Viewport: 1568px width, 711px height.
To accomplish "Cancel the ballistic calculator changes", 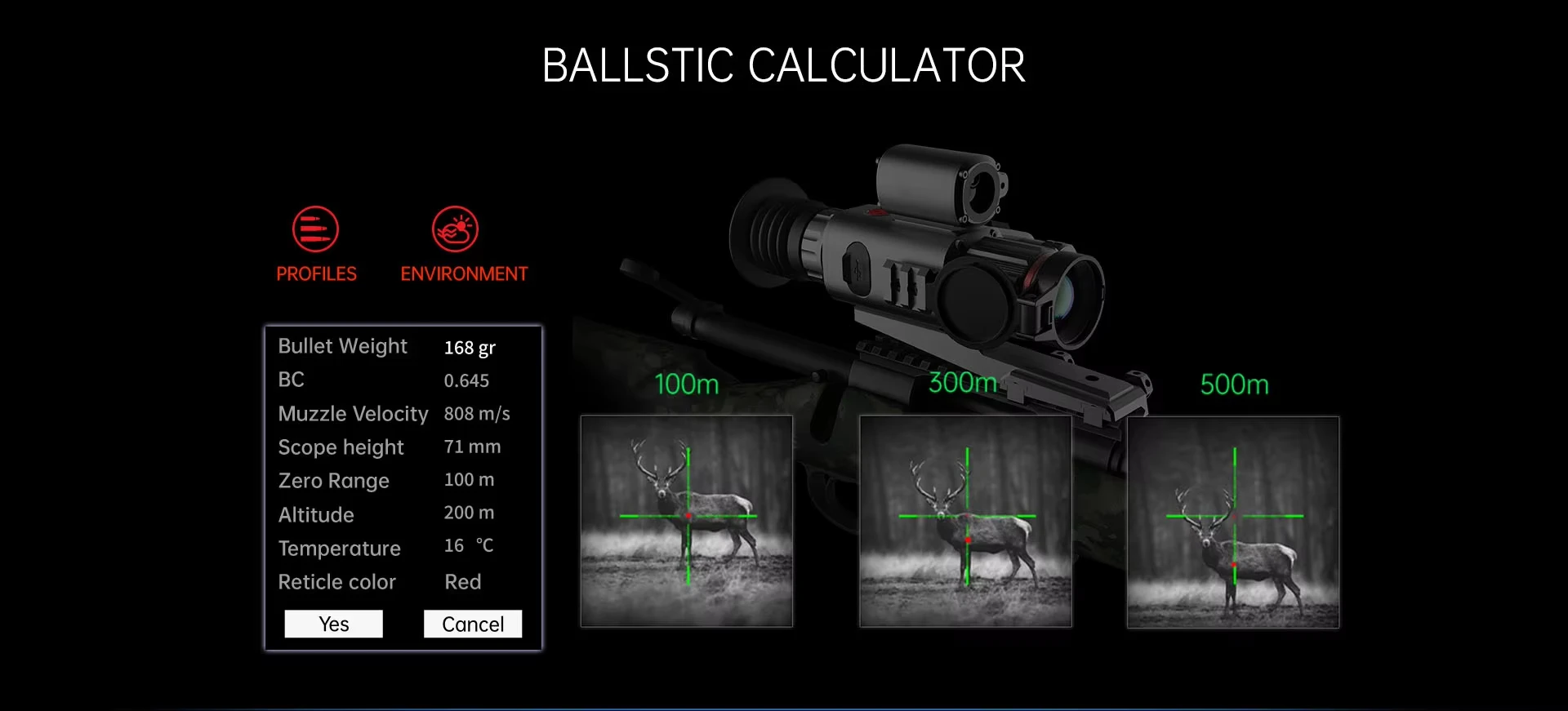I will click(472, 623).
